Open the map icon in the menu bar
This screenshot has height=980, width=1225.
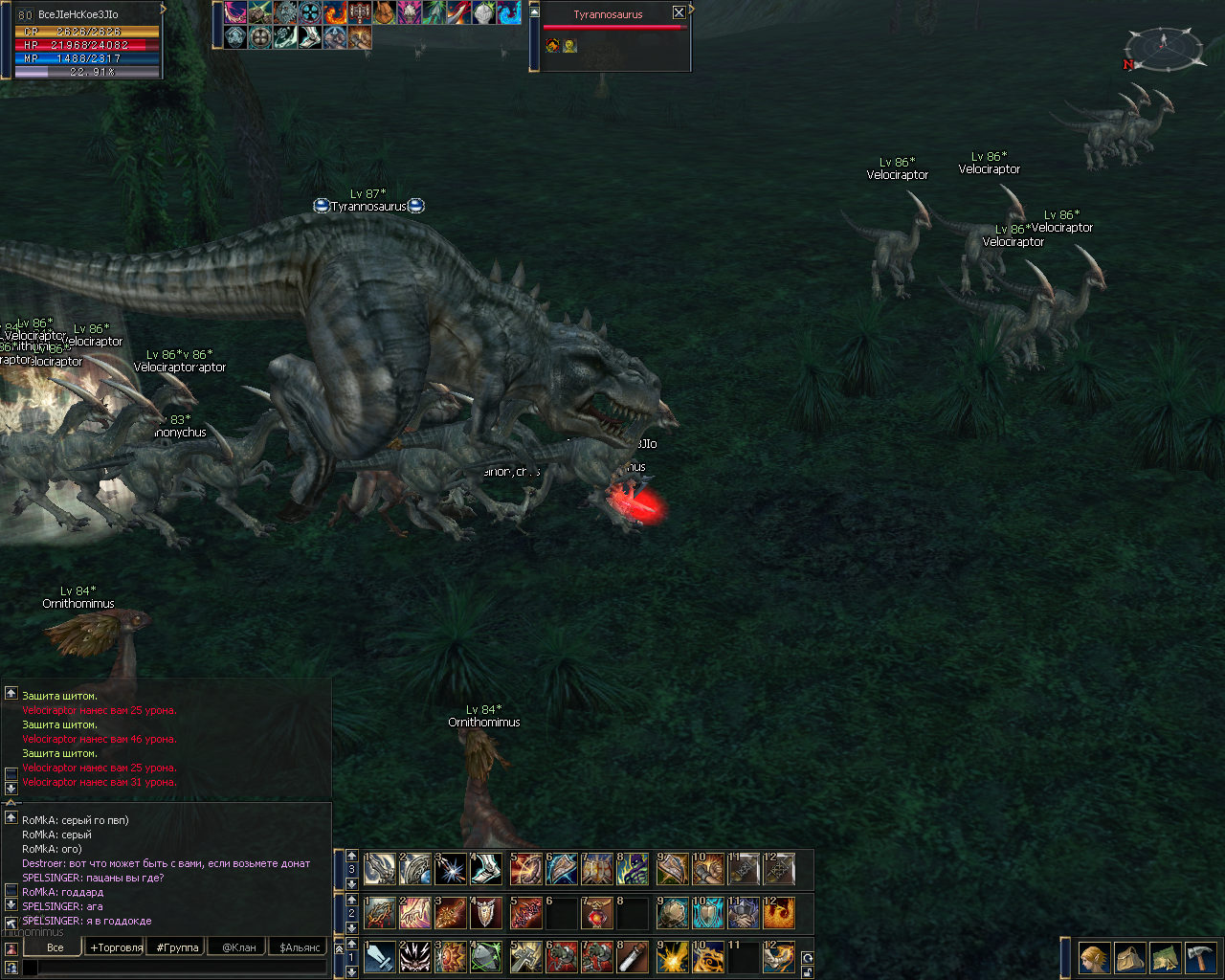1165,957
